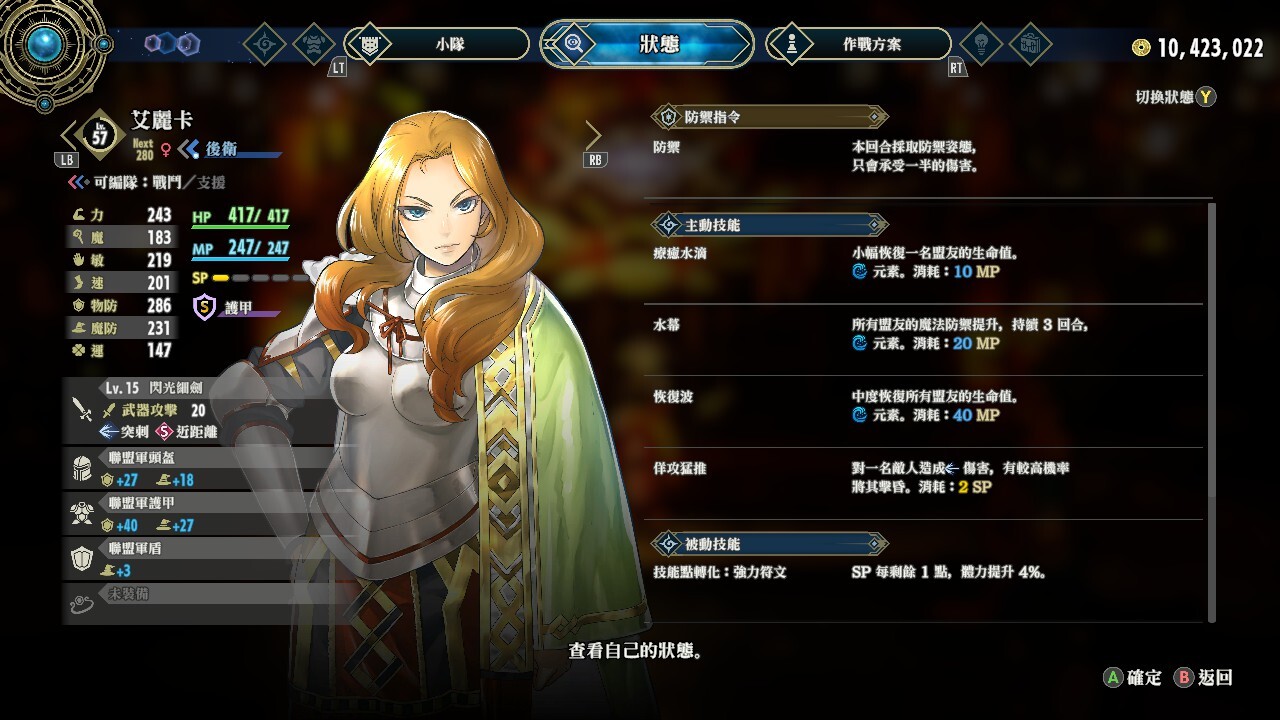1280x720 pixels.
Task: Select the 水幕 skill row
Action: (x=925, y=335)
